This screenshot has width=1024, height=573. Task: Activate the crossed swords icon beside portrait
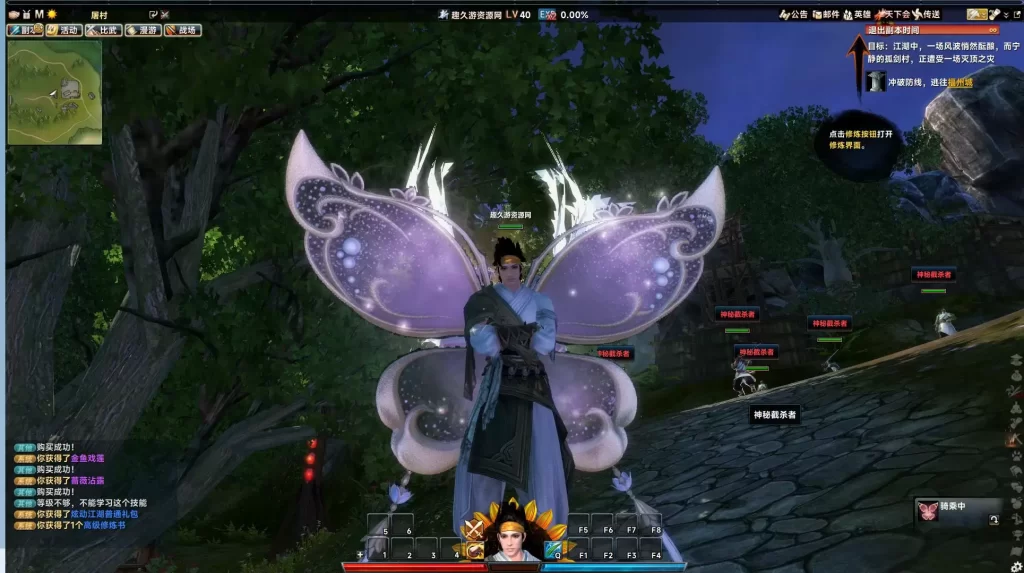474,530
